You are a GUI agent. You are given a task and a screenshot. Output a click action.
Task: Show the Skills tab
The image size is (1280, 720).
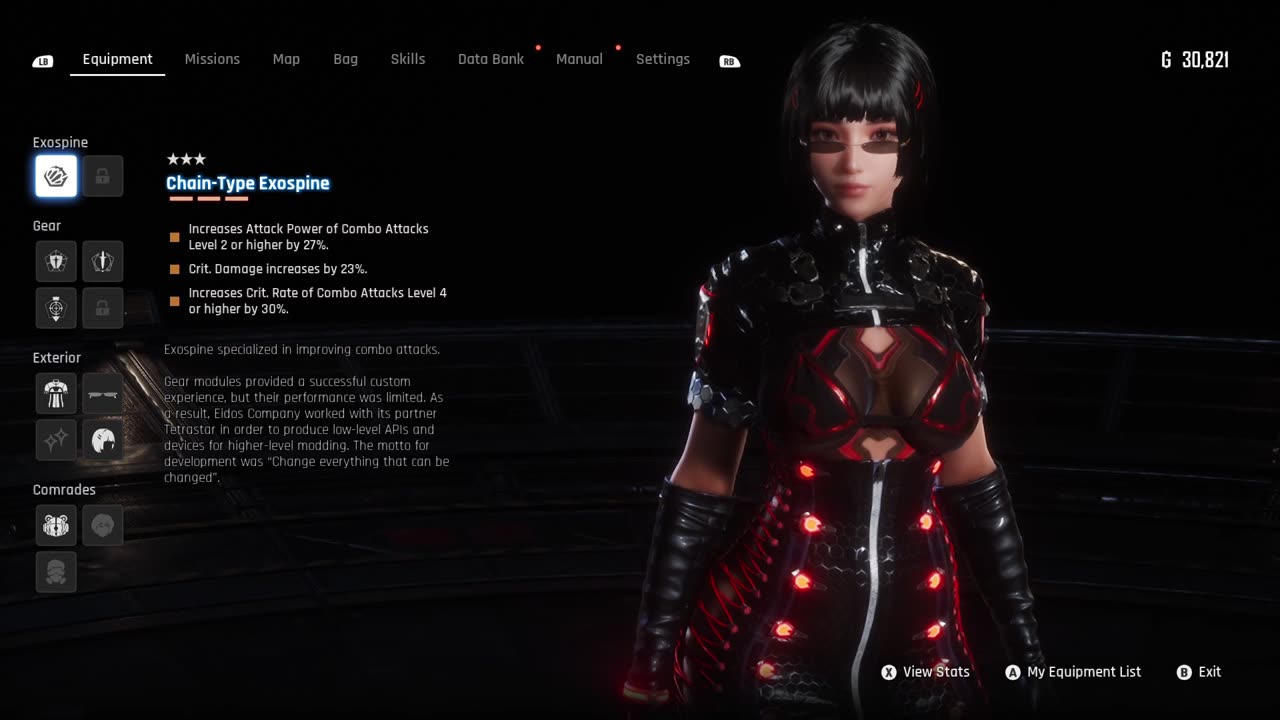point(407,59)
